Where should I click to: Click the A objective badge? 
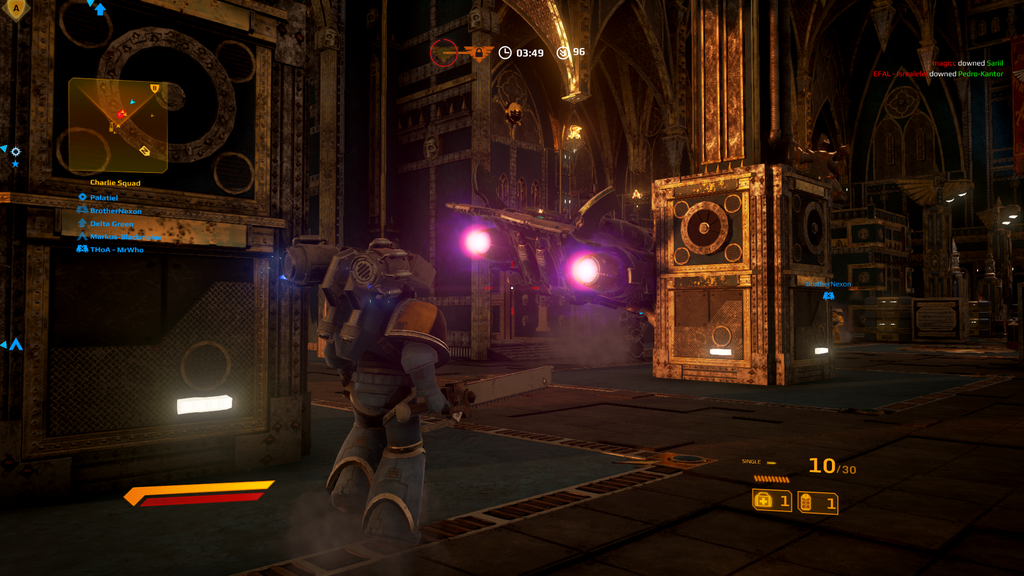(x=18, y=9)
